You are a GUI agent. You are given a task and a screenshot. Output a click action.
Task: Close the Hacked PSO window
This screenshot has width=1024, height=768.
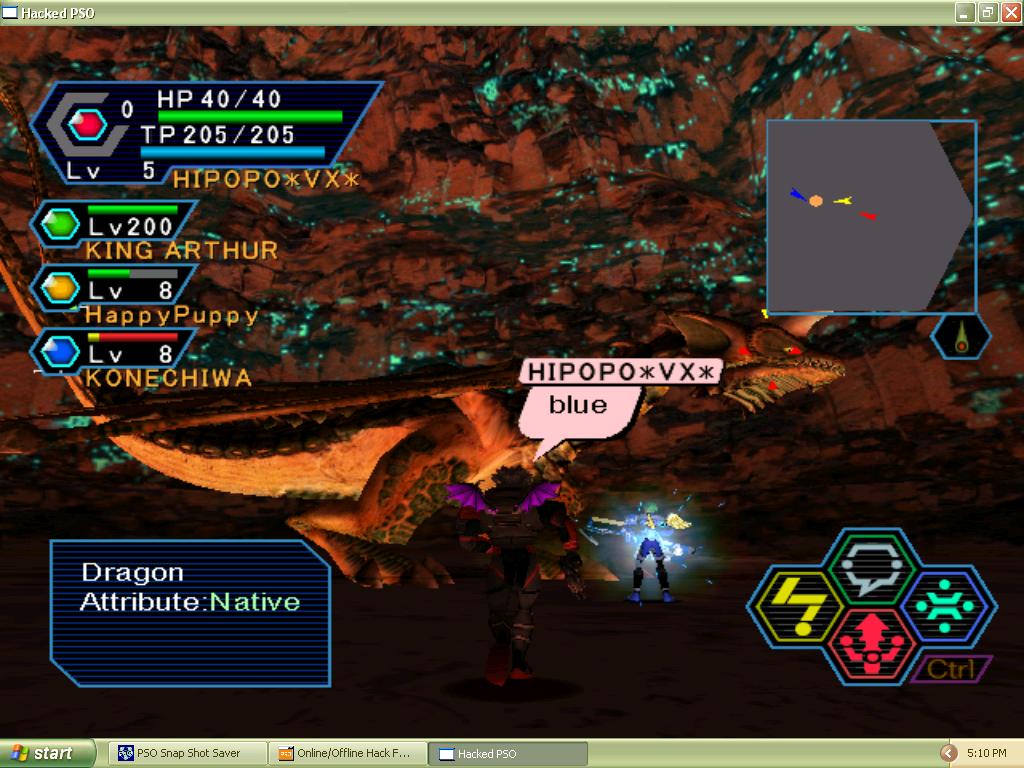pos(1009,12)
